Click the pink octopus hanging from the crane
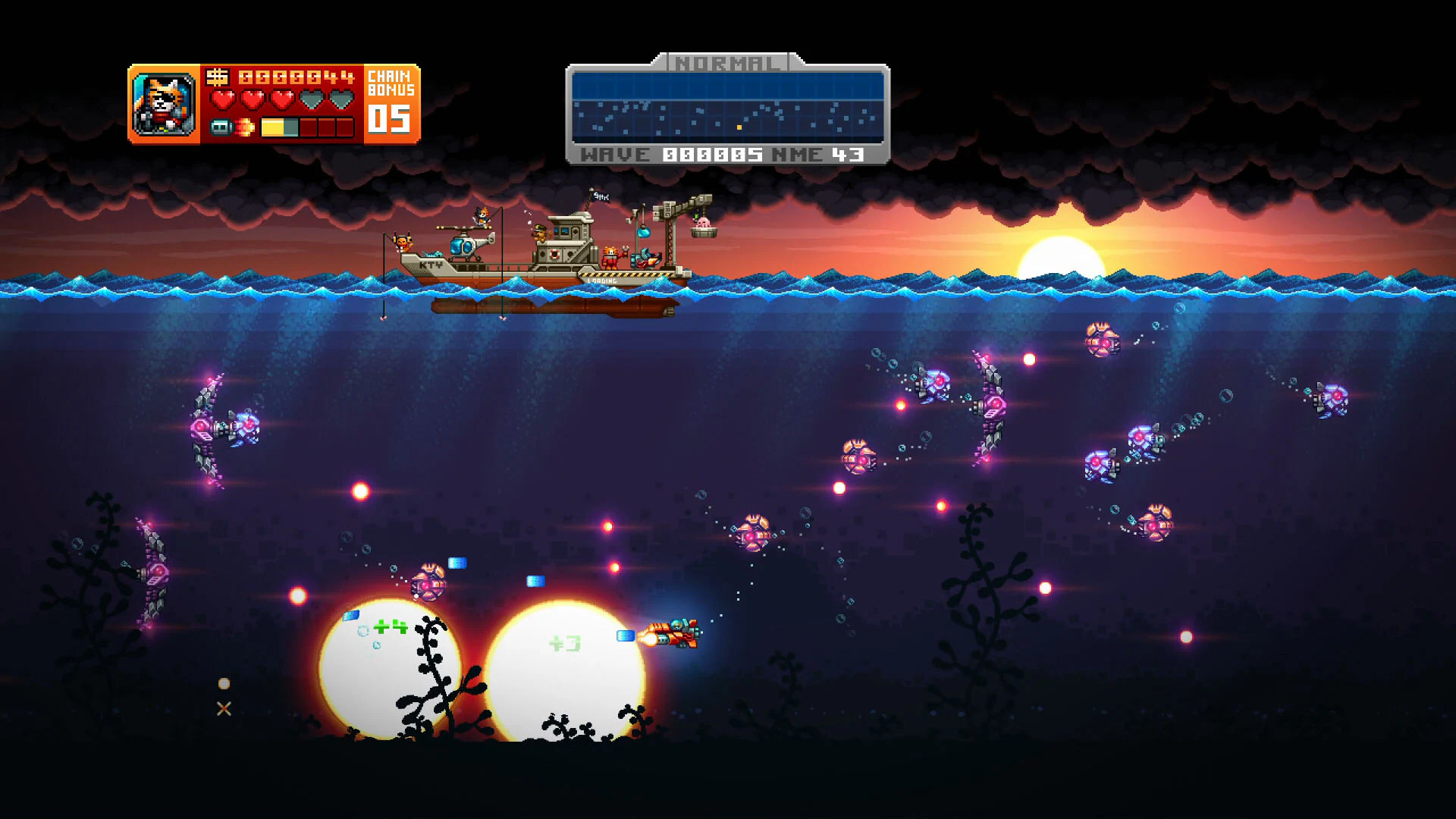 [704, 224]
